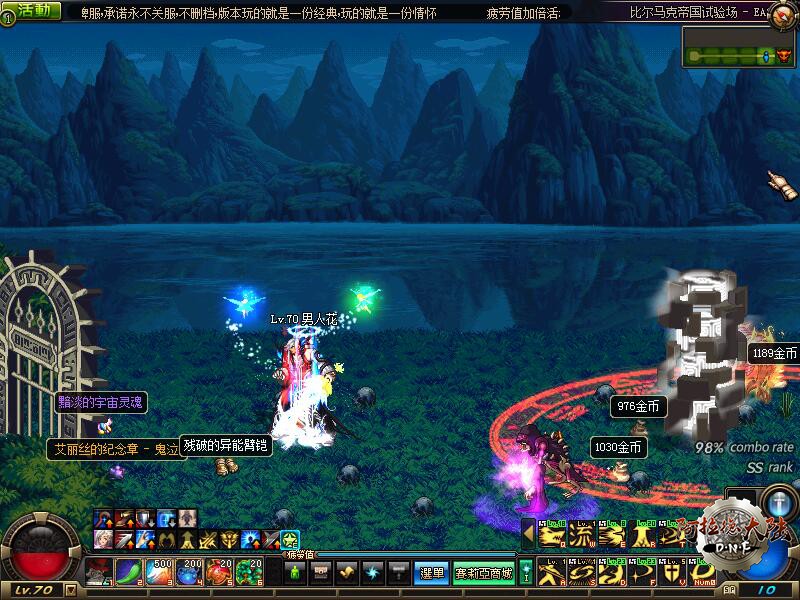Image resolution: width=800 pixels, height=600 pixels.
Task: Open the 賽莉亞商城 shop
Action: click(484, 573)
